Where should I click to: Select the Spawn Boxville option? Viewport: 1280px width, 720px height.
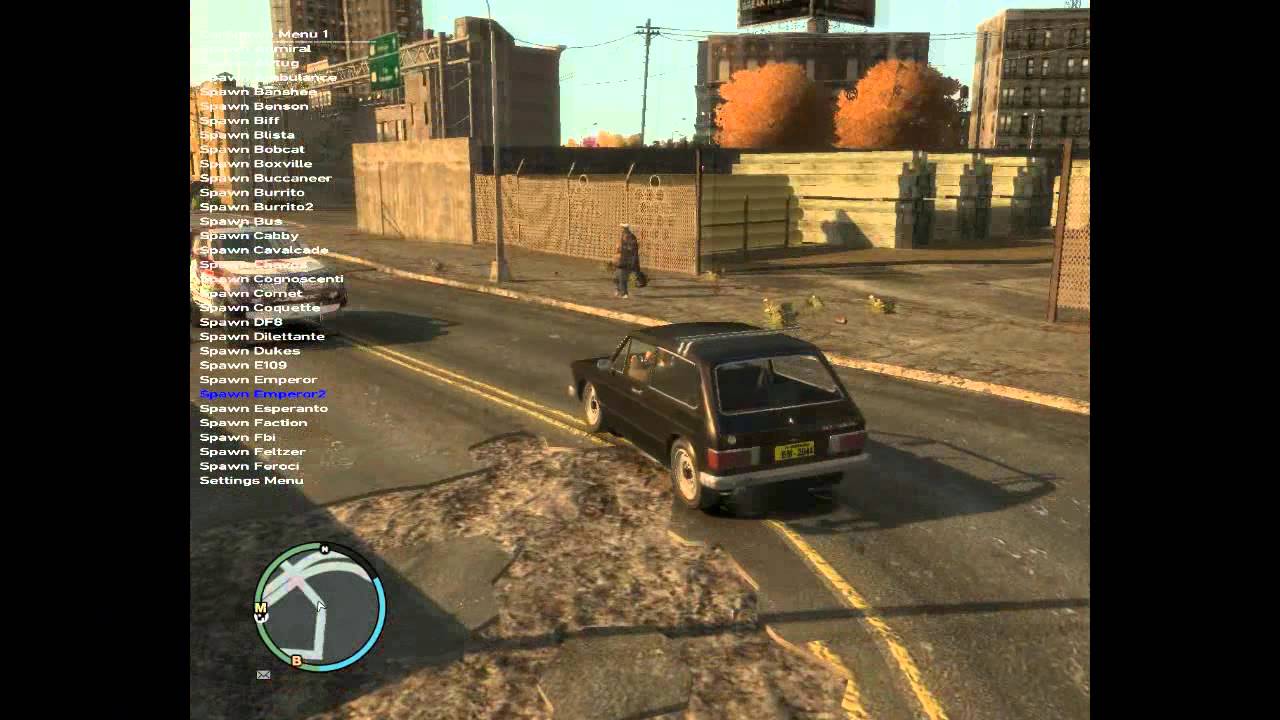click(x=255, y=164)
